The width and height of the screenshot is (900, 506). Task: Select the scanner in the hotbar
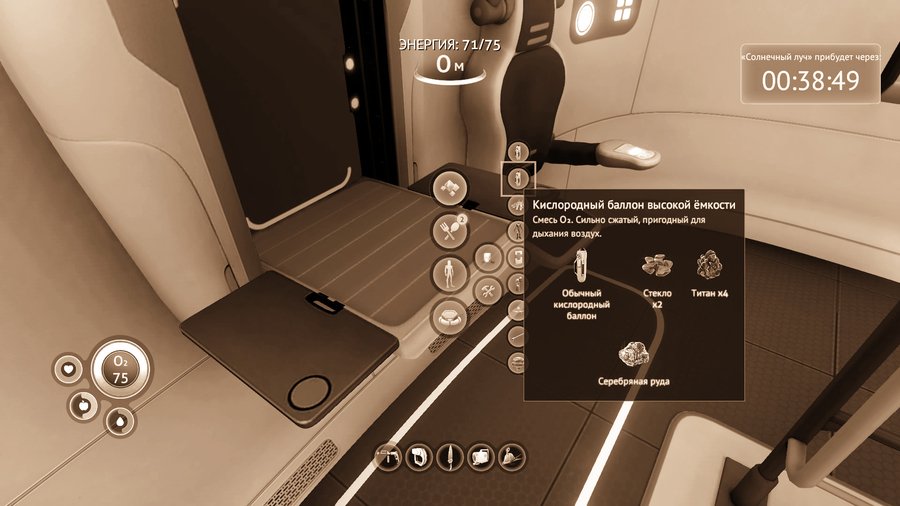pos(418,457)
